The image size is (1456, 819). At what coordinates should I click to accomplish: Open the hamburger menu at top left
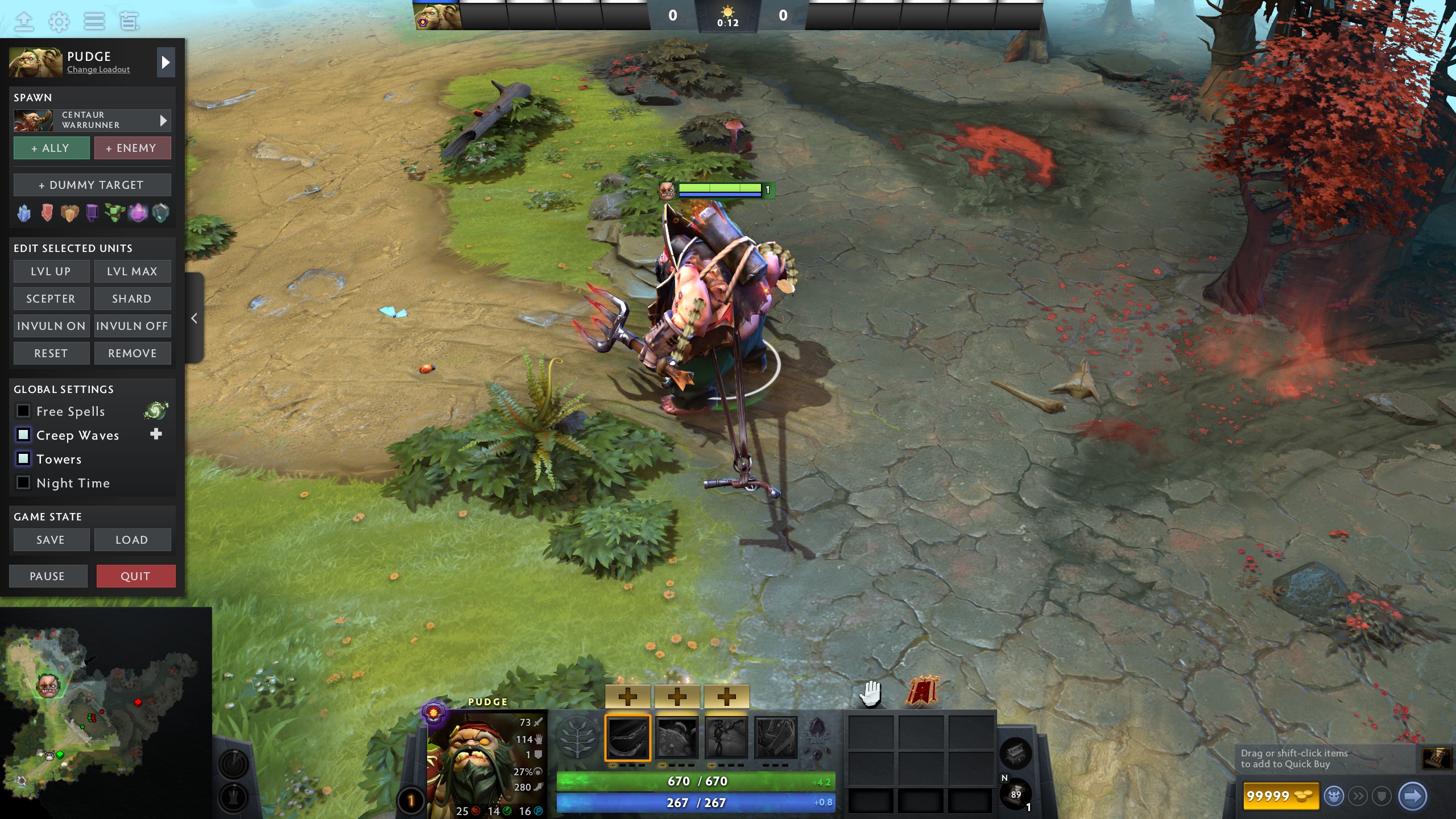click(94, 21)
